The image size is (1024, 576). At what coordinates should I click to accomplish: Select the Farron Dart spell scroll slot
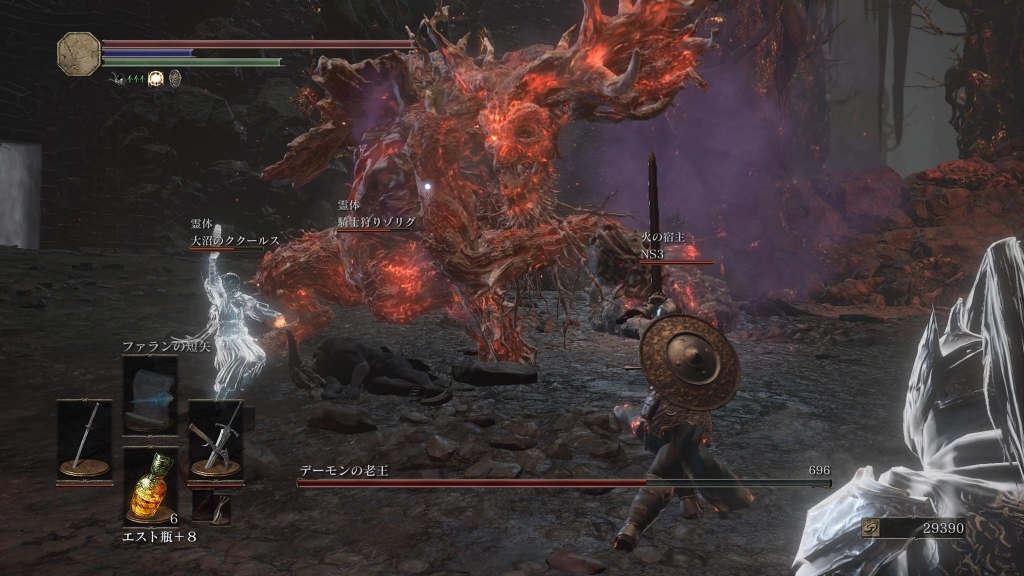(x=150, y=396)
